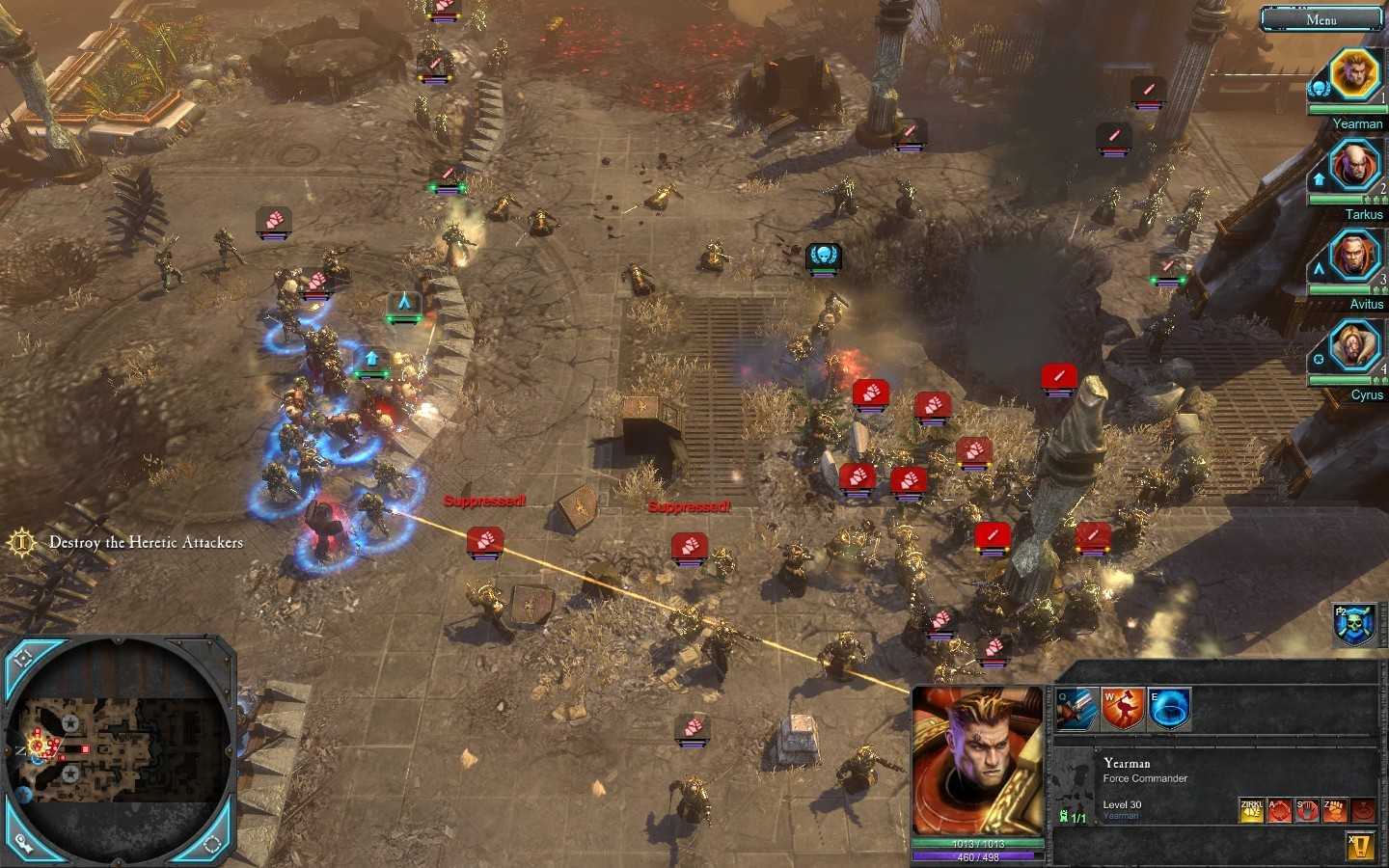Activate the W hammer warrior ability

click(x=1124, y=710)
